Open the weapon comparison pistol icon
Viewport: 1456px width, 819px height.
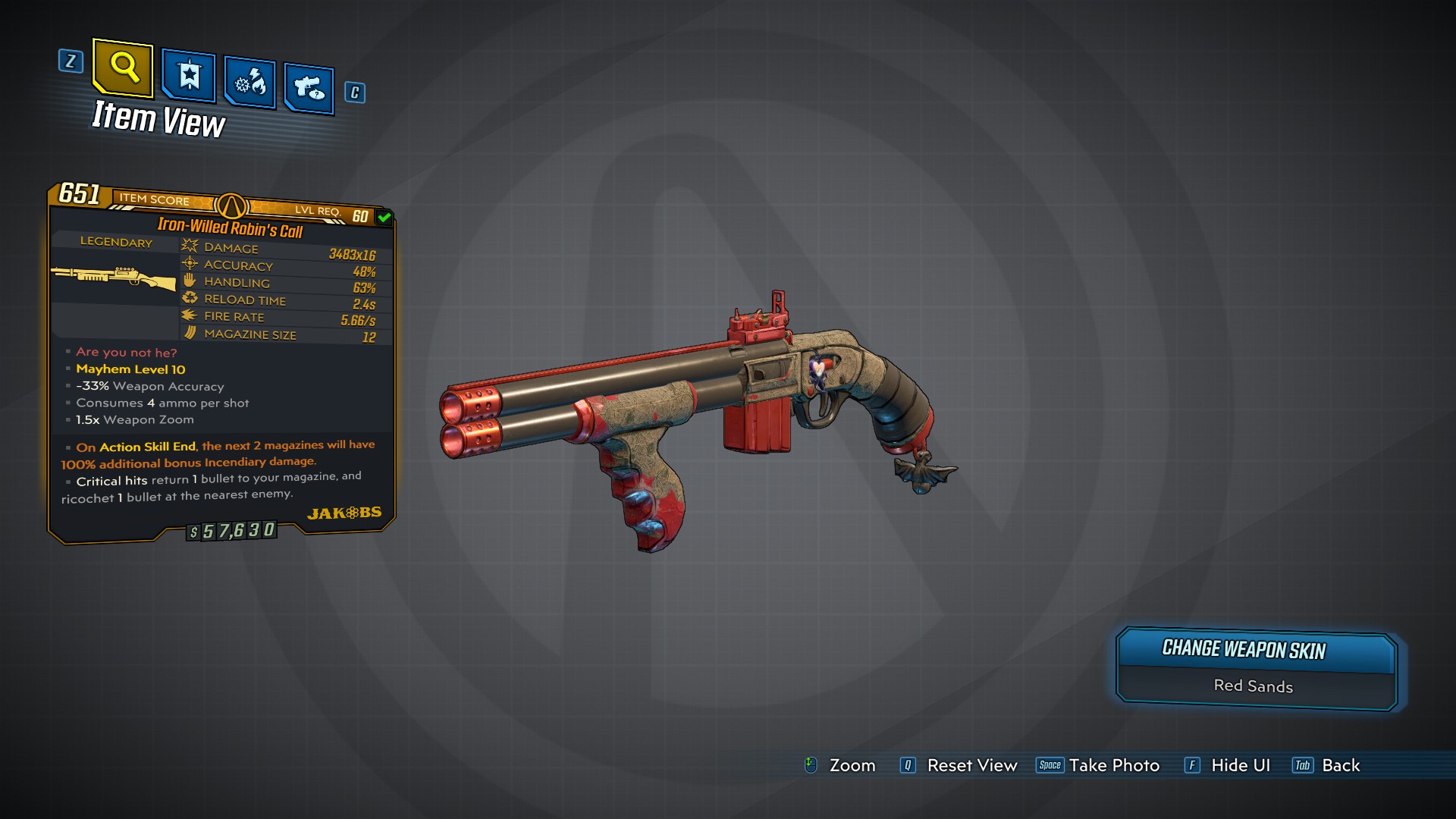coord(309,87)
